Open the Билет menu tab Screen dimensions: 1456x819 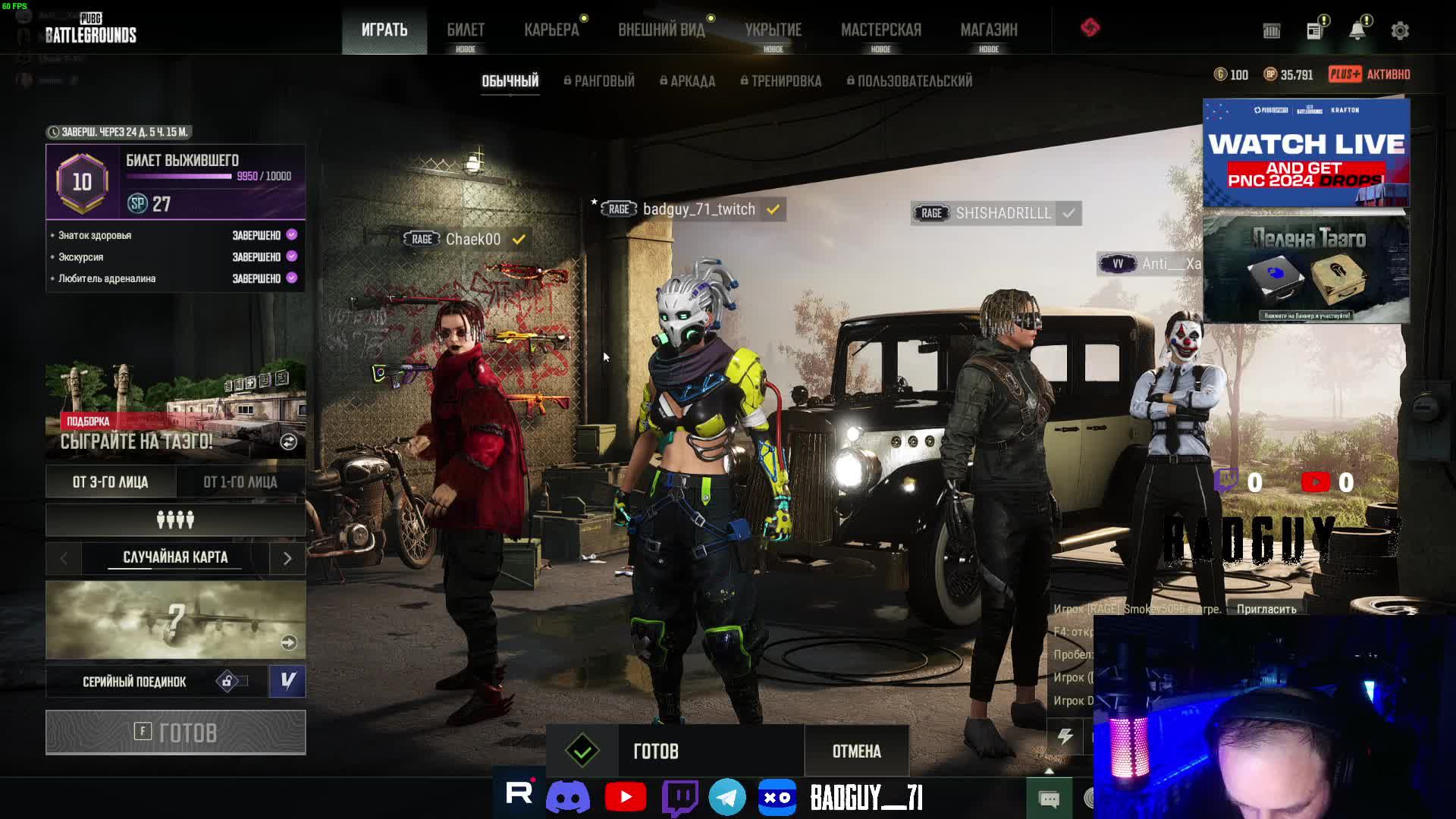(x=465, y=30)
